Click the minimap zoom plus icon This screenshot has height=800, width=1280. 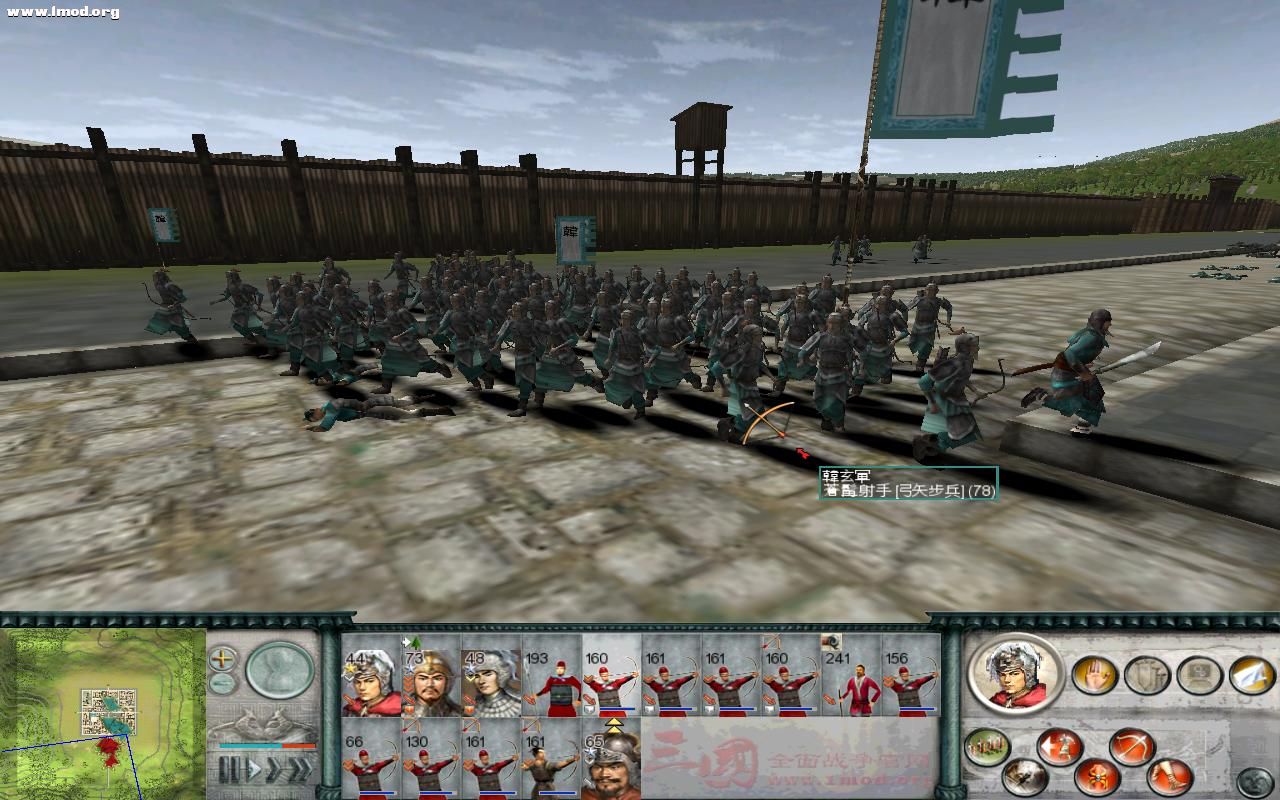pyautogui.click(x=221, y=658)
